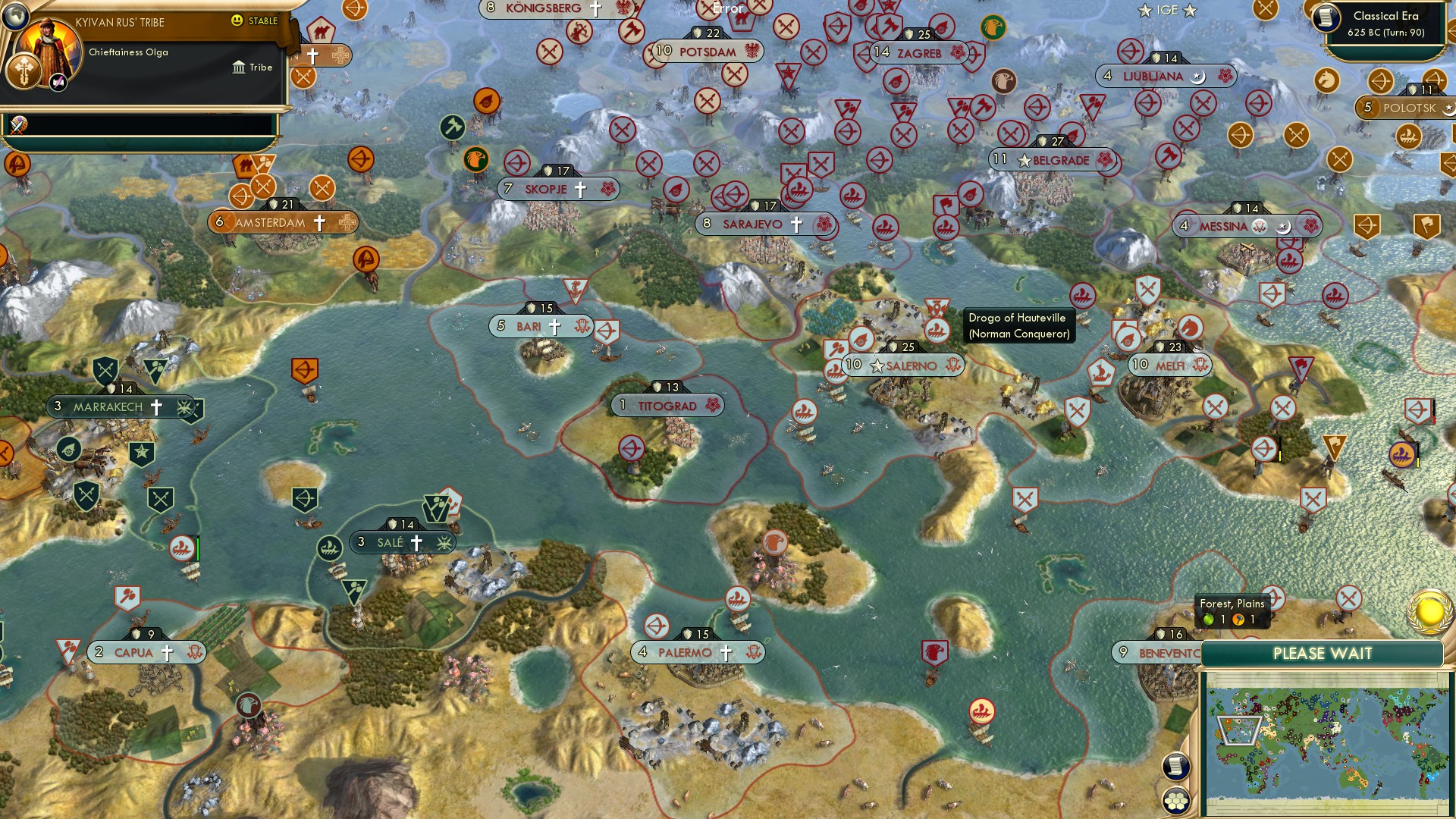Click the Tribe government building icon
Viewport: 1456px width, 819px height.
point(240,67)
